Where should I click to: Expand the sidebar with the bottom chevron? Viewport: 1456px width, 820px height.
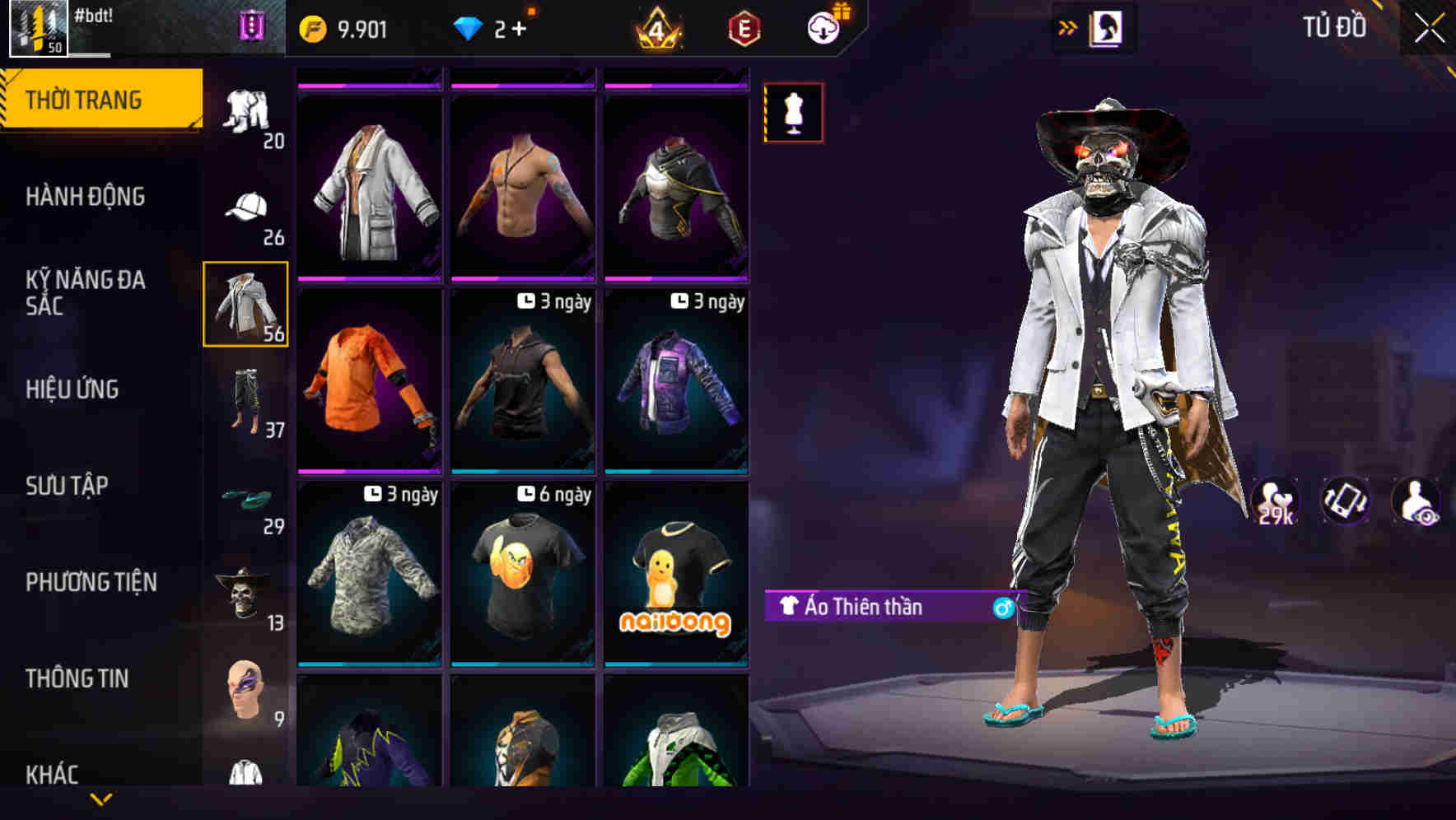101,799
